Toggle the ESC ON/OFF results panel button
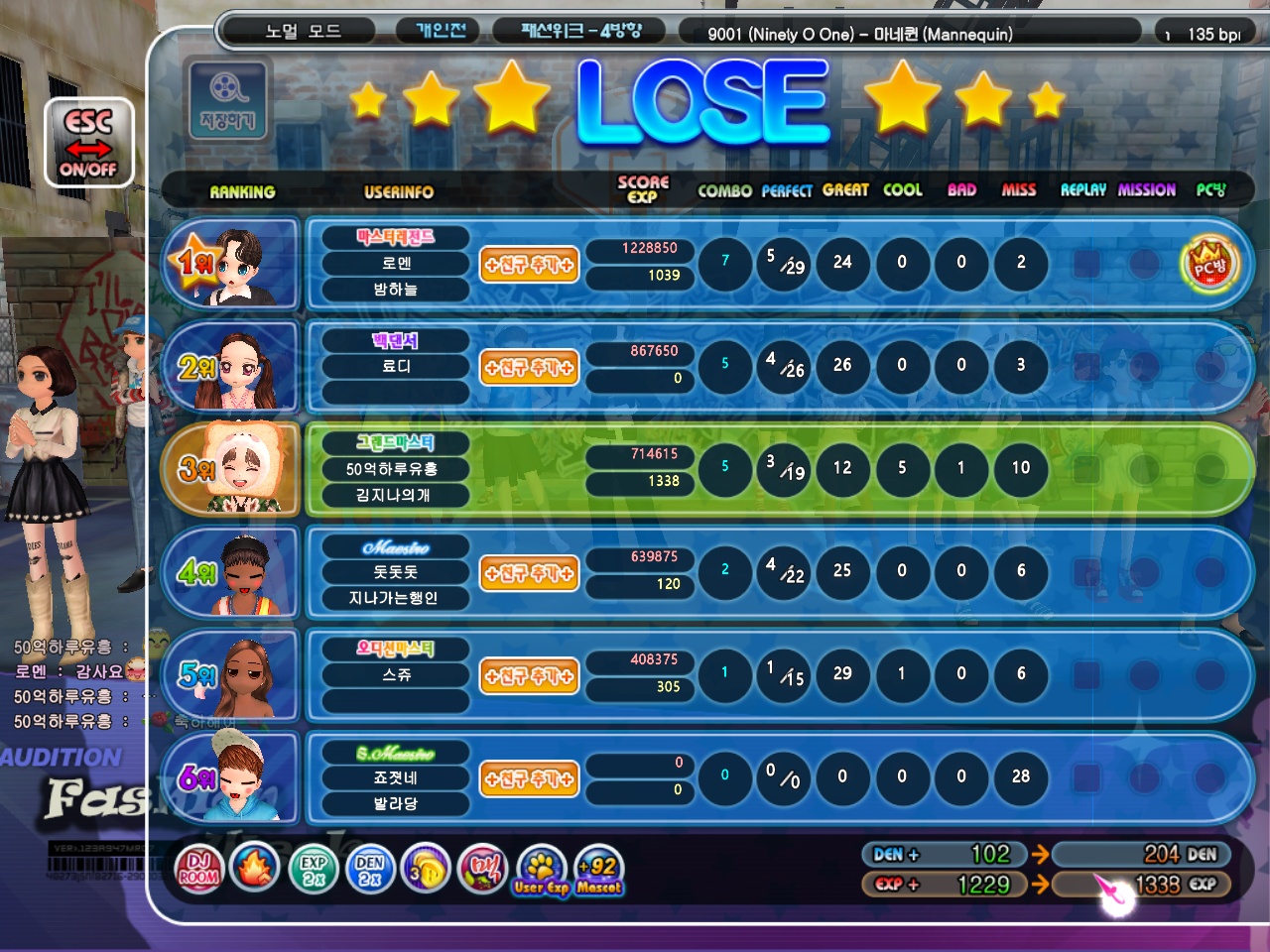 tap(88, 143)
